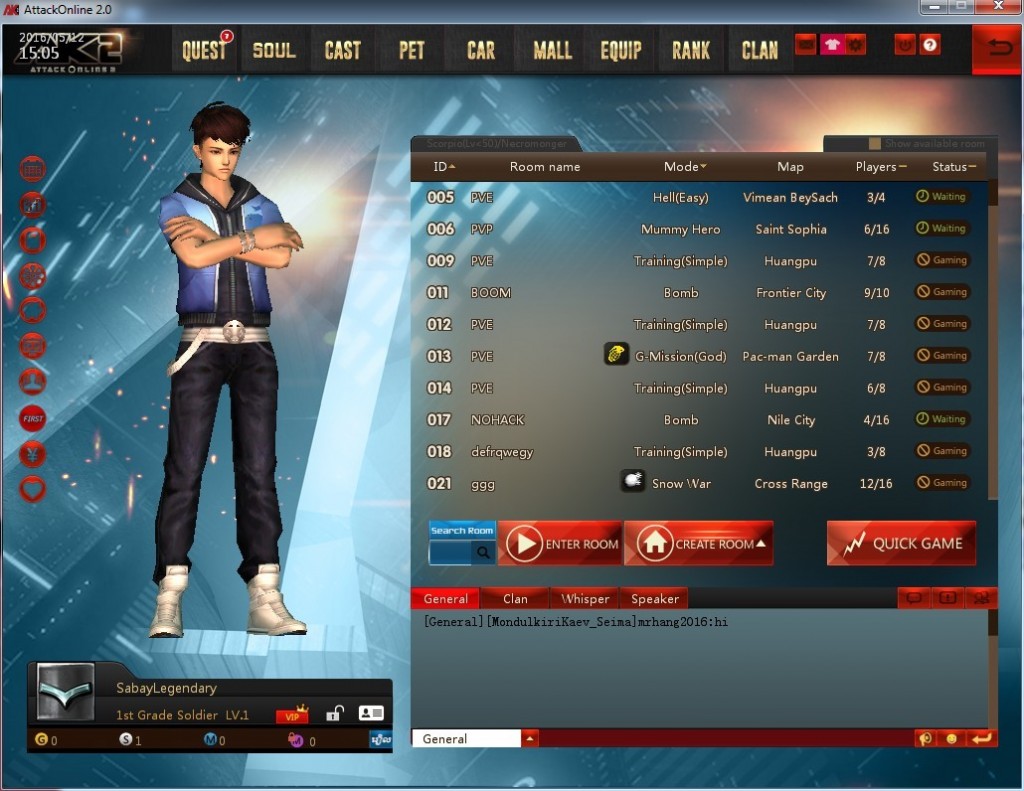Switch to the Whisper chat tab
Screen dimensions: 1024x791
coord(585,599)
